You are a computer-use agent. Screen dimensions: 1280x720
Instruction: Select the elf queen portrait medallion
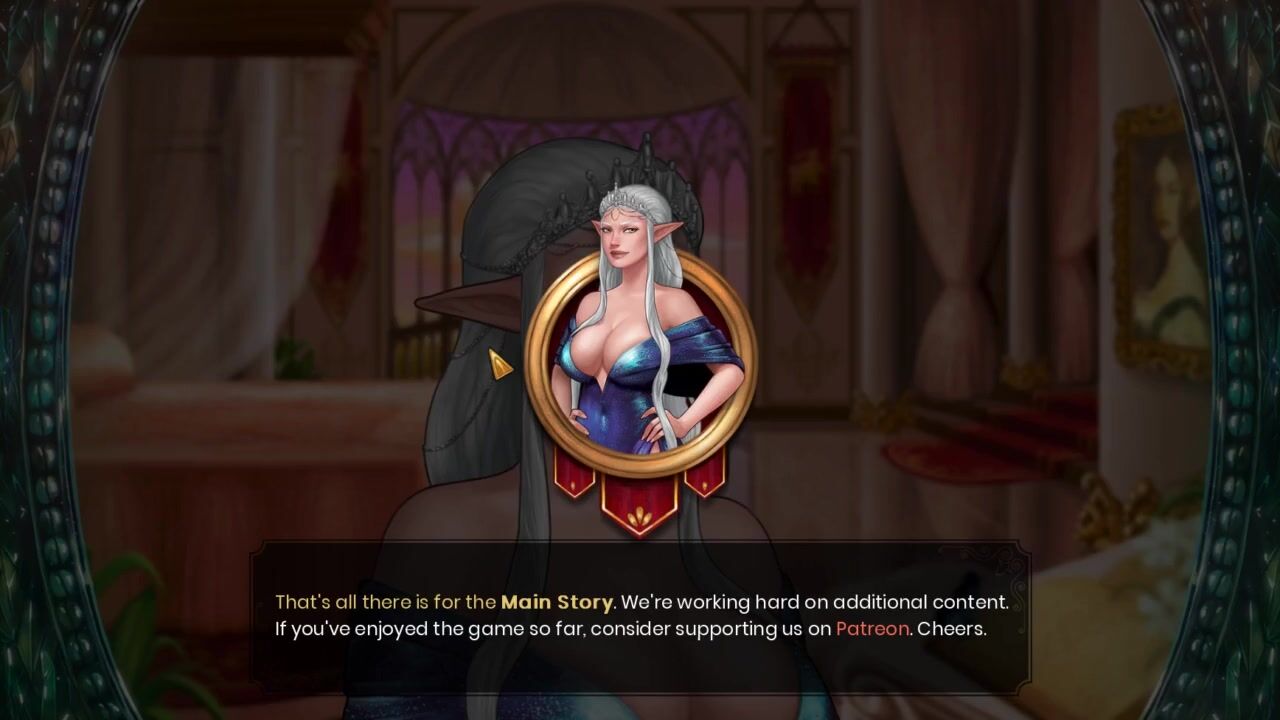coord(640,362)
